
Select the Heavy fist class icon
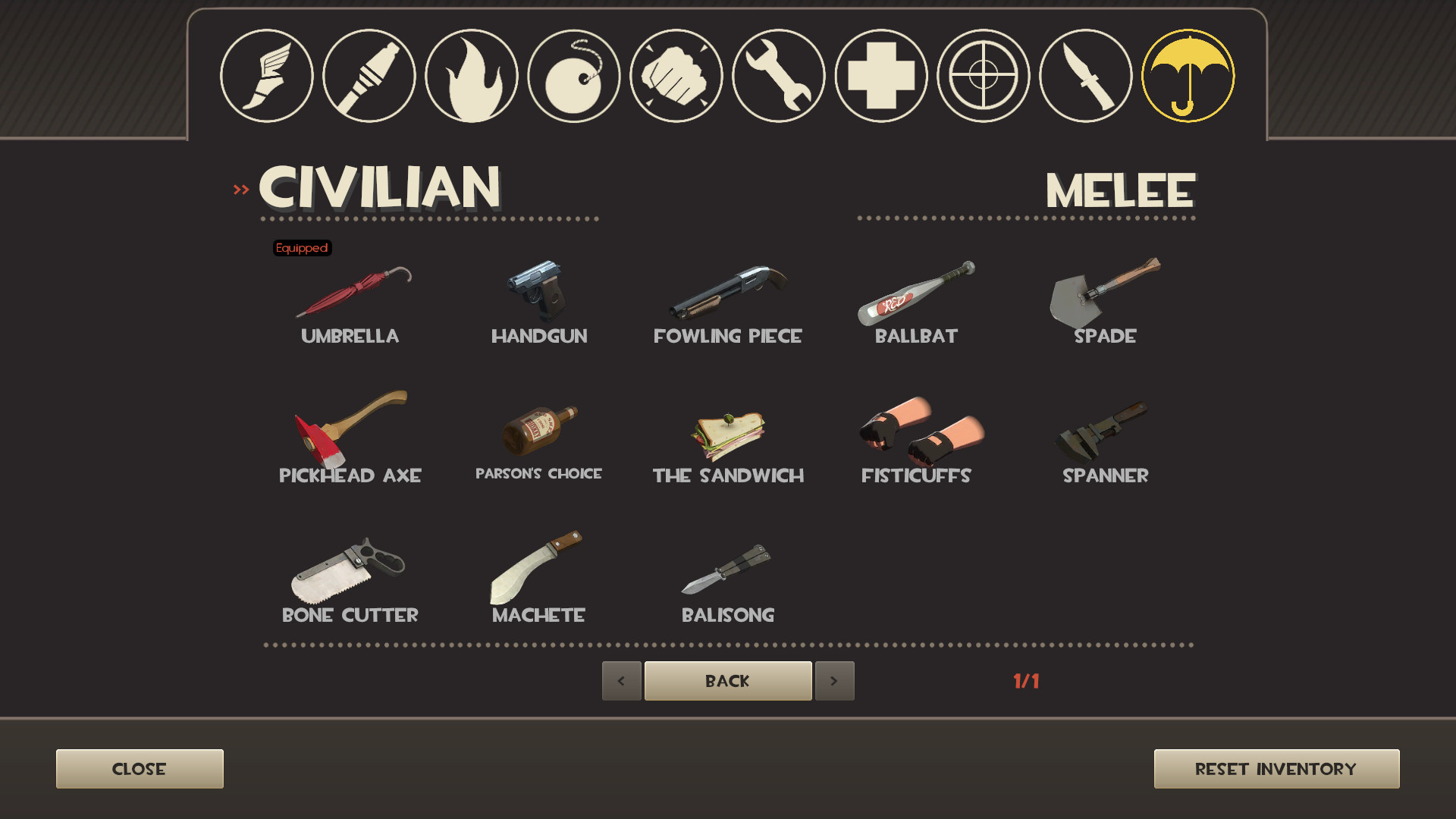coord(676,75)
